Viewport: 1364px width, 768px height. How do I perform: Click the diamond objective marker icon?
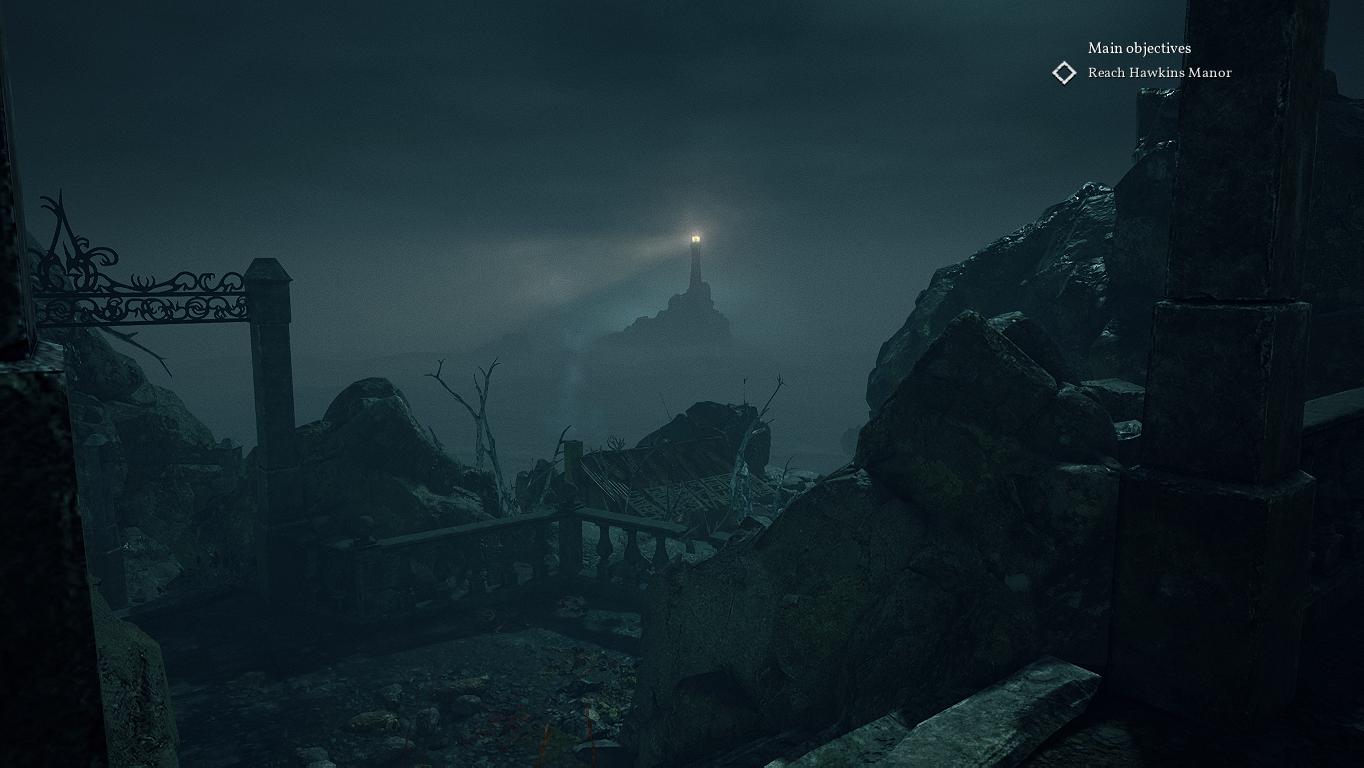tap(1064, 72)
